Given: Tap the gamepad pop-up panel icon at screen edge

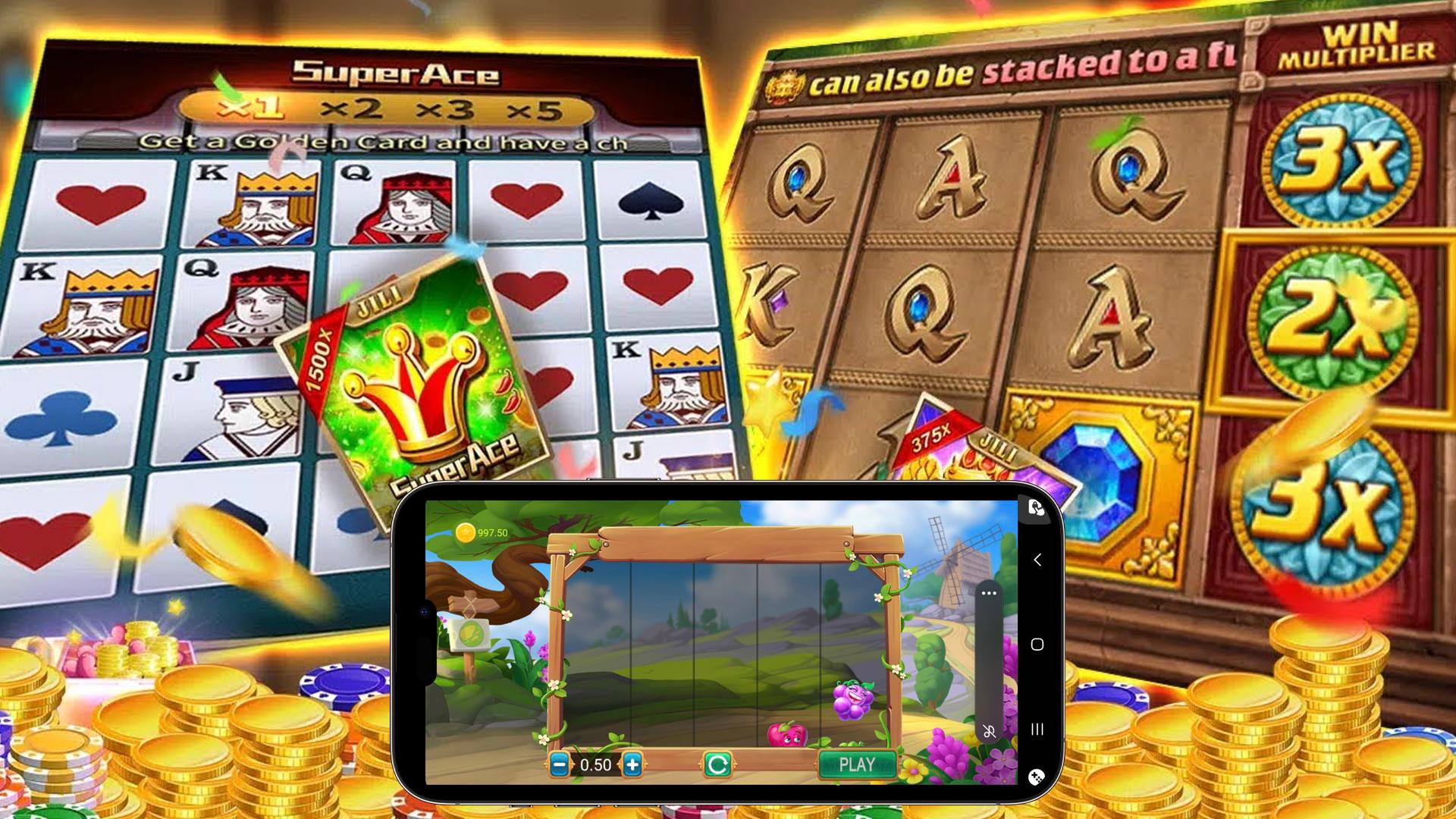Looking at the screenshot, I should pos(1036,507).
